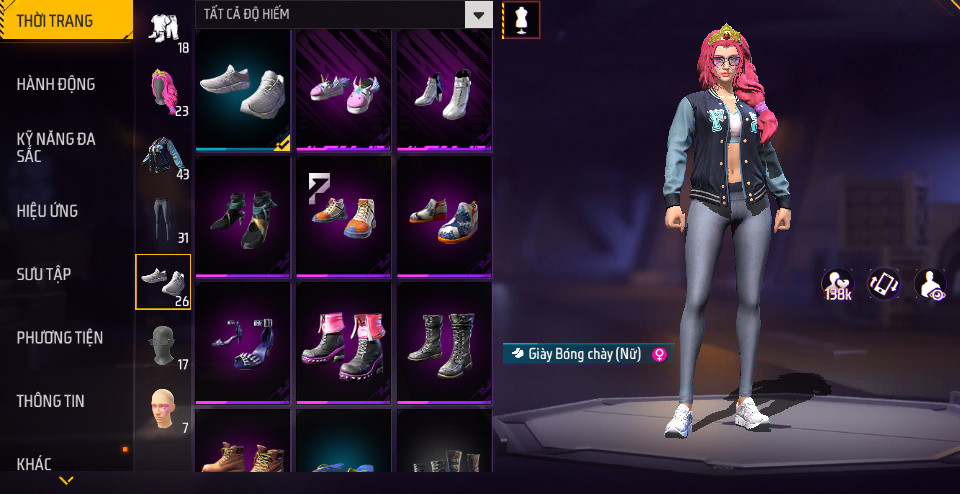Select the HIỆU ỨNG tab

[x=47, y=211]
